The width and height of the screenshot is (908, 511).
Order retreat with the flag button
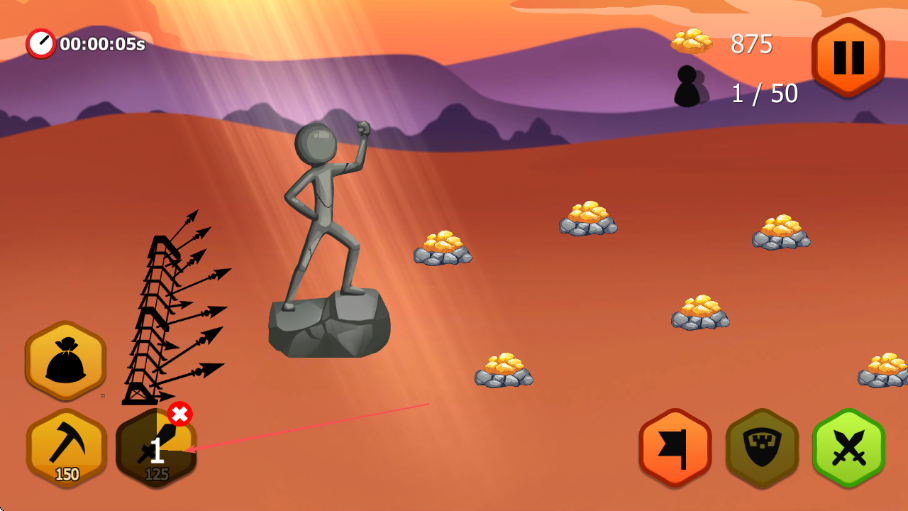tap(675, 447)
